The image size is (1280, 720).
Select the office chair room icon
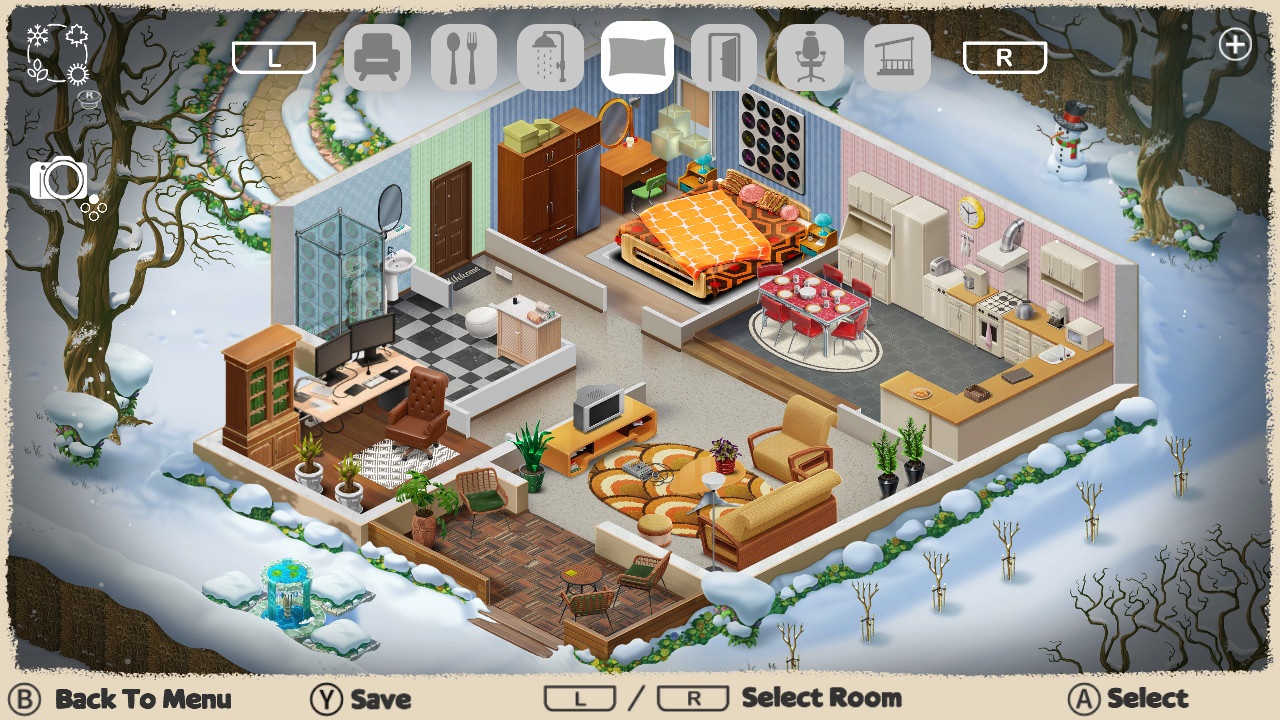click(811, 57)
